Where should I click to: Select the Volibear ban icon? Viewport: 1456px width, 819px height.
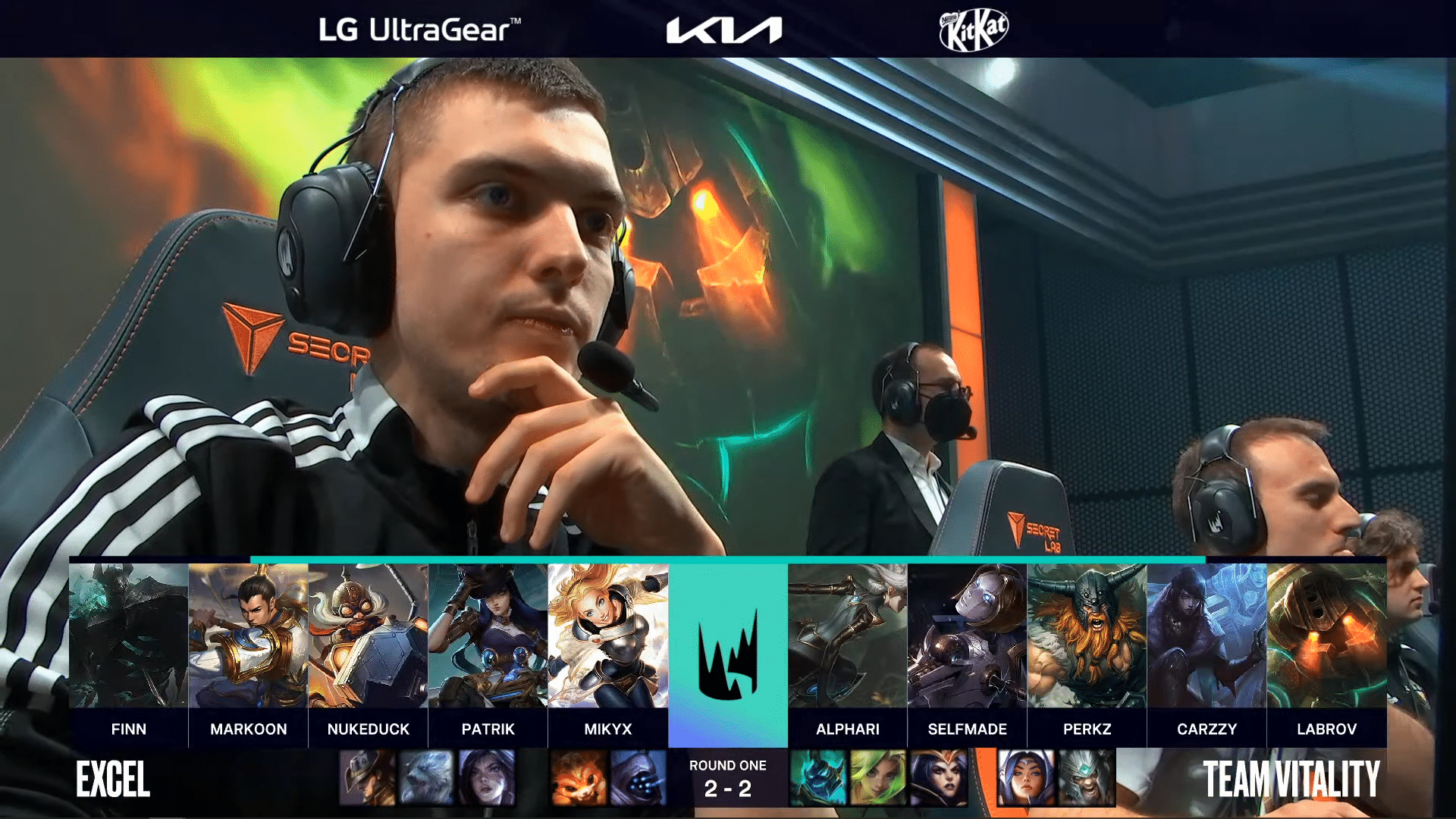[426, 777]
